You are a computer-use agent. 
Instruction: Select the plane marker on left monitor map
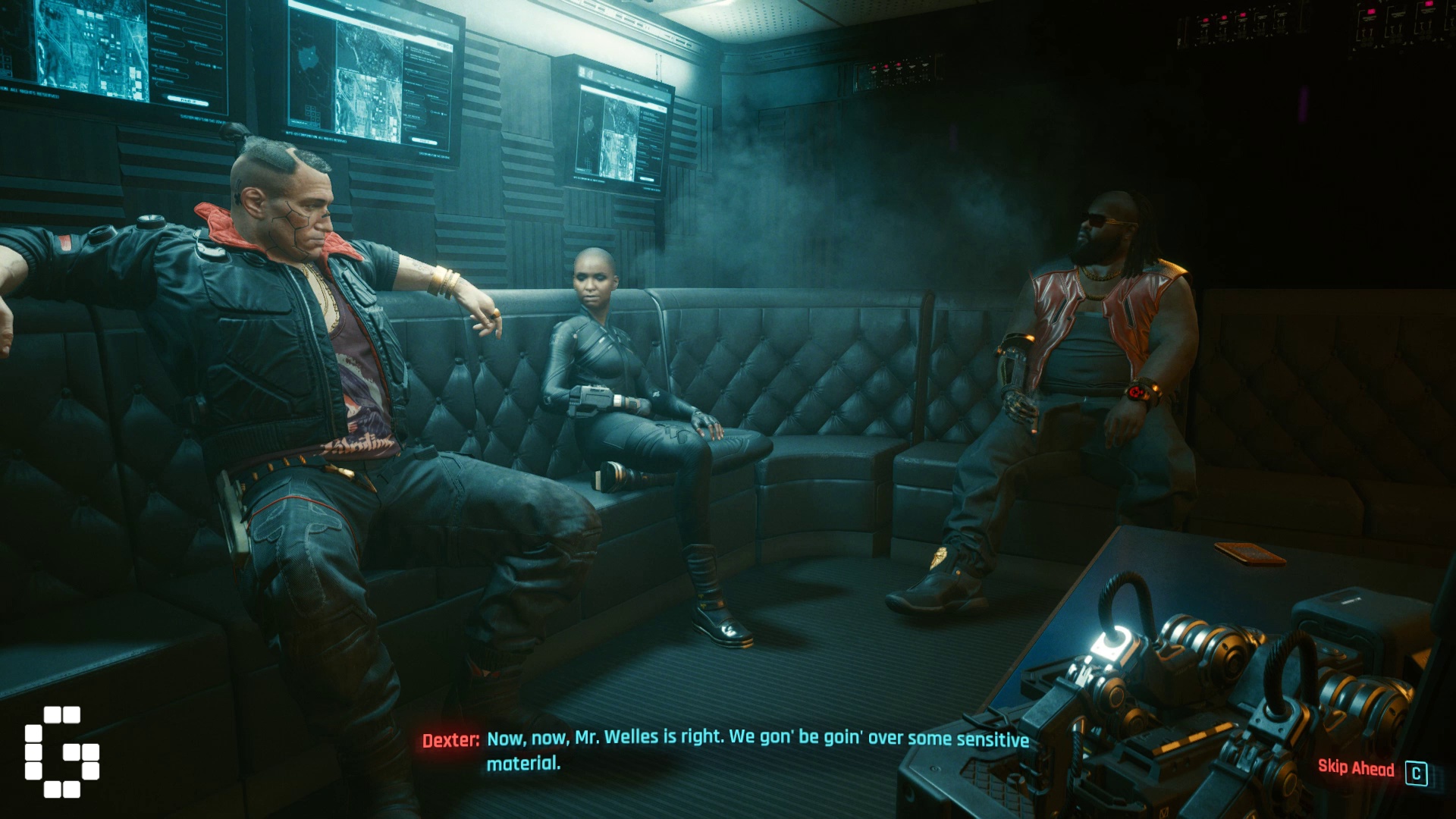(137, 18)
